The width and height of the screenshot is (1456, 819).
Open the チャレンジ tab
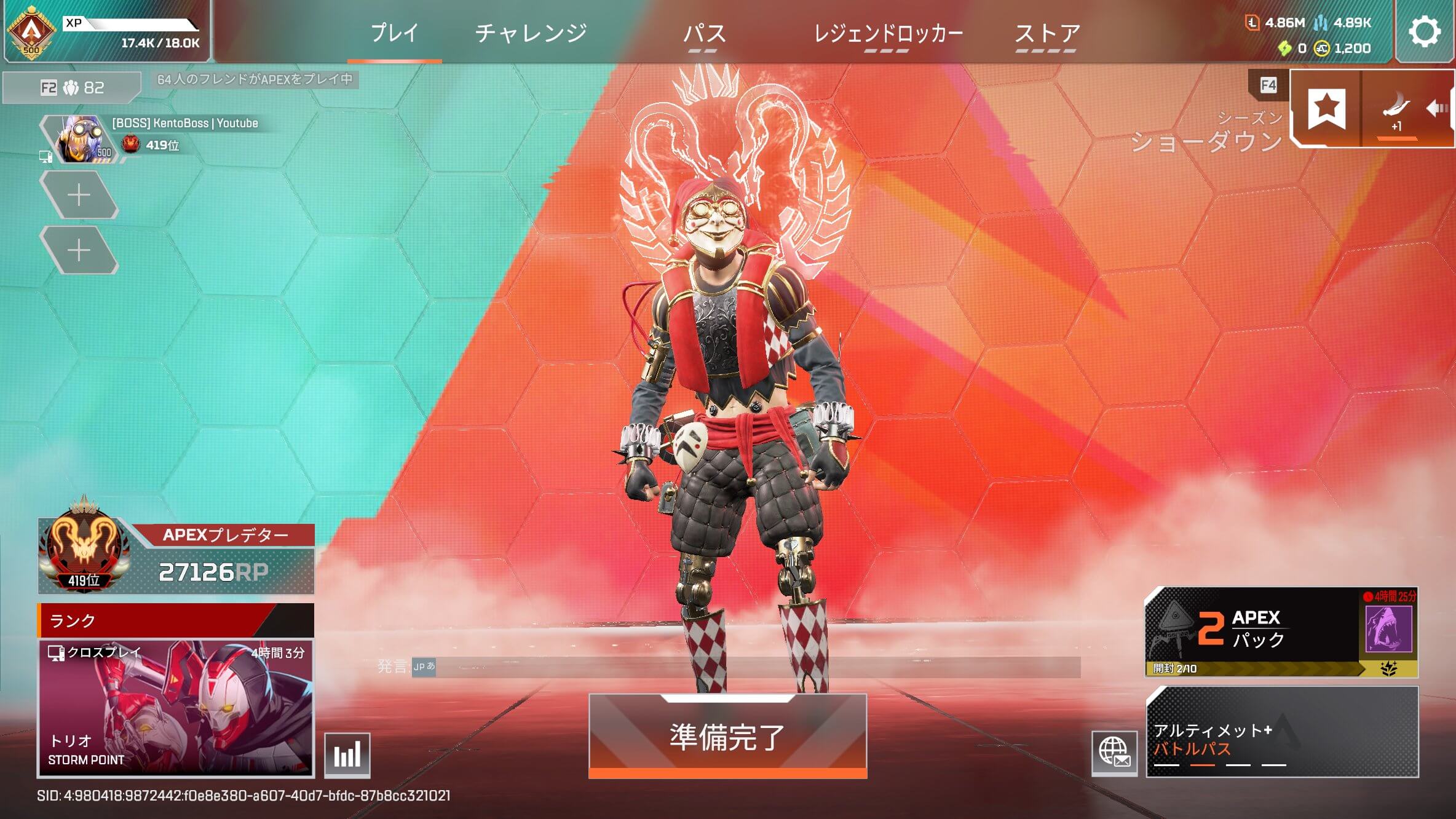coord(531,33)
